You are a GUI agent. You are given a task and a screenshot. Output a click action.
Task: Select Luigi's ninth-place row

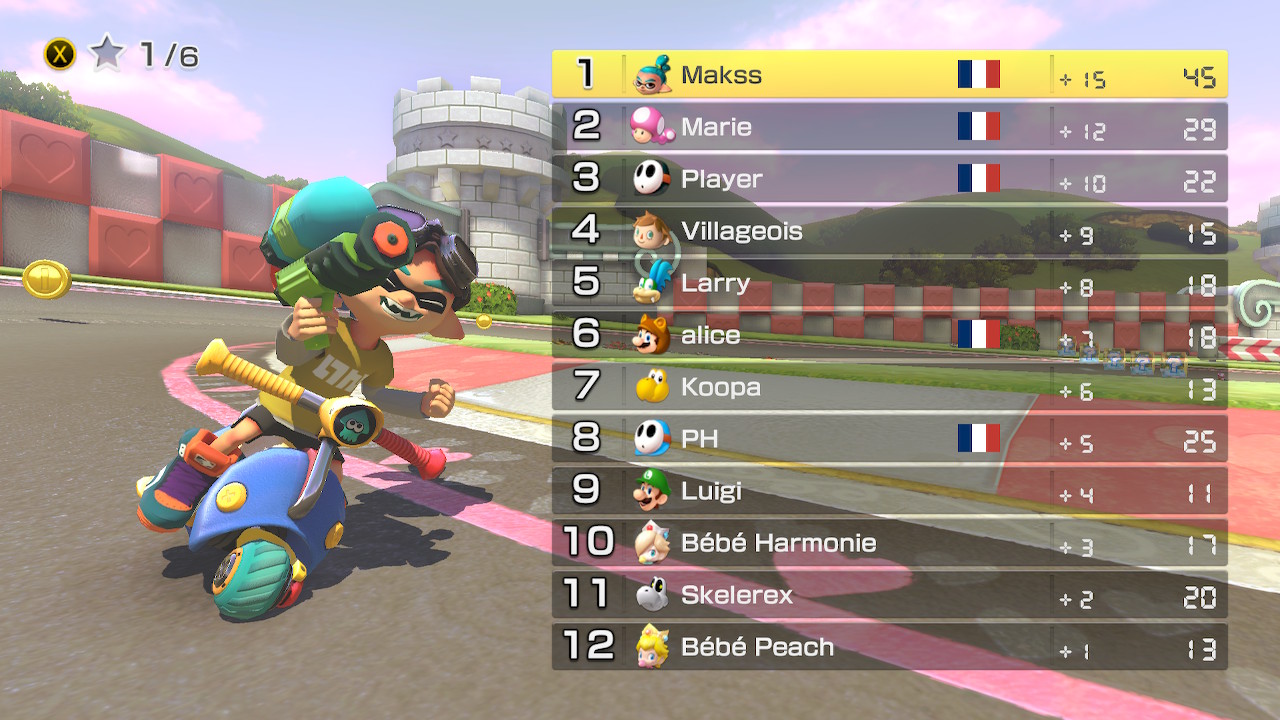tap(889, 491)
